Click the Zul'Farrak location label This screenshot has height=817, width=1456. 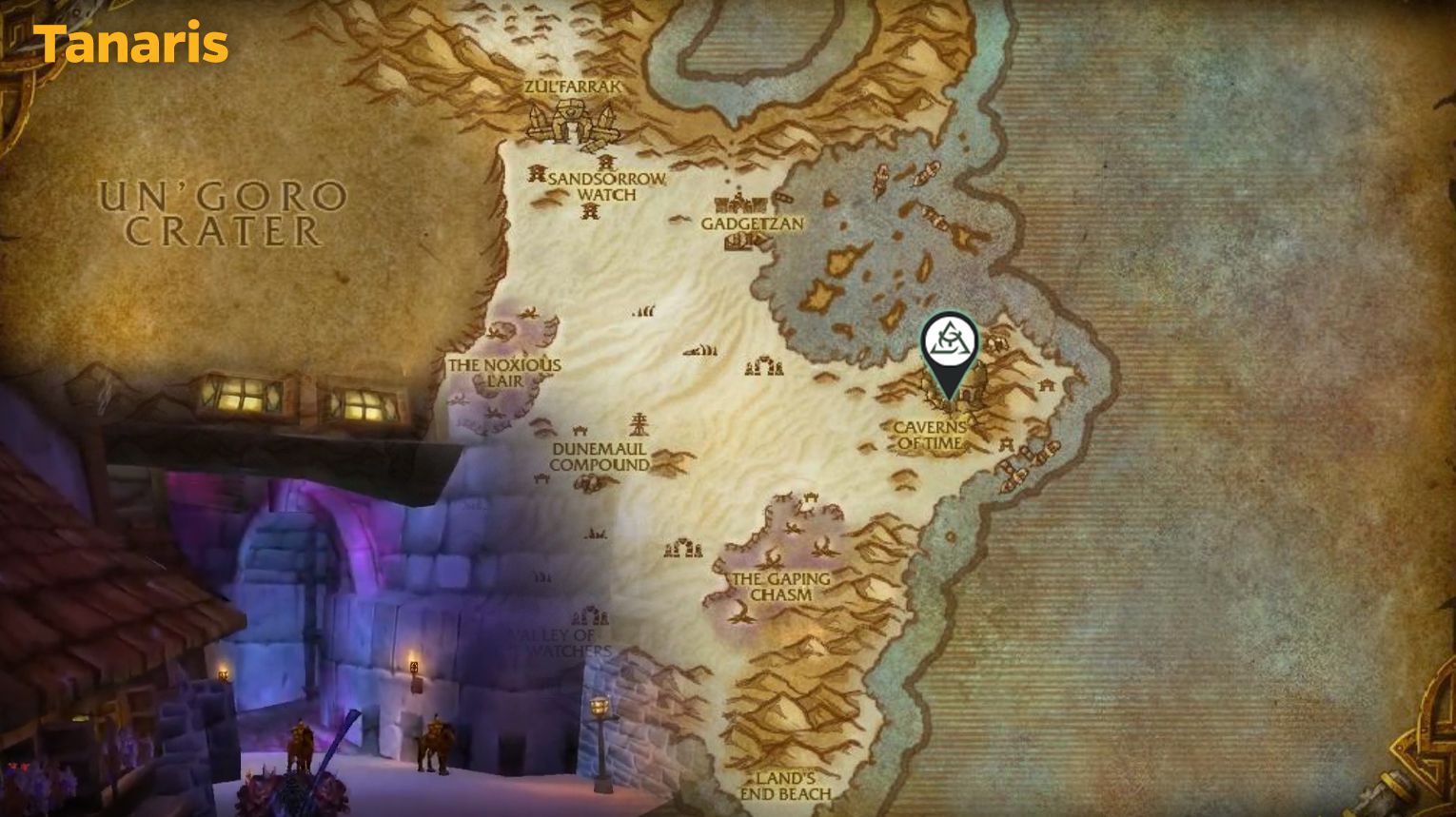coord(572,85)
